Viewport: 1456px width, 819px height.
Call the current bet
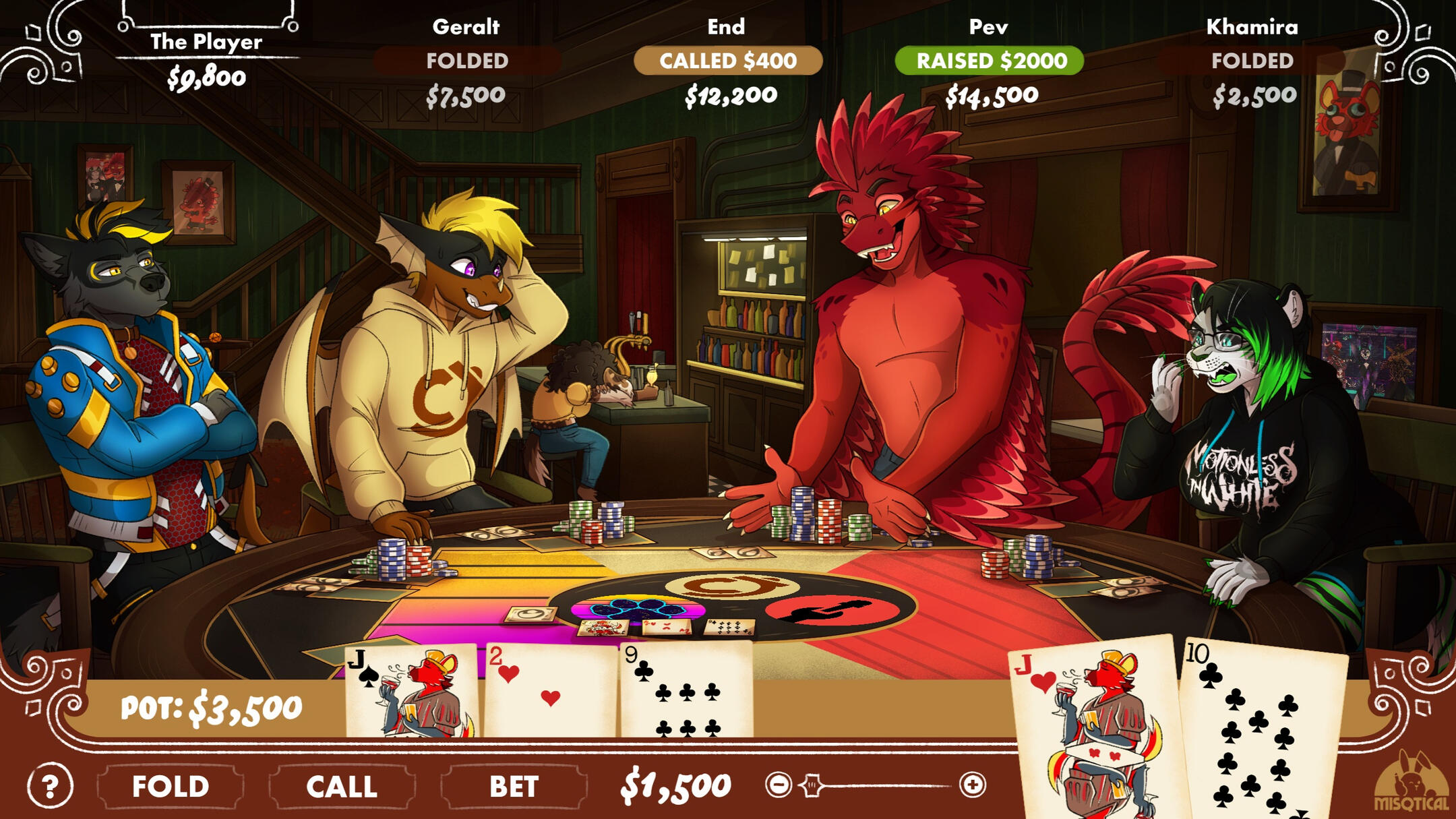(342, 786)
